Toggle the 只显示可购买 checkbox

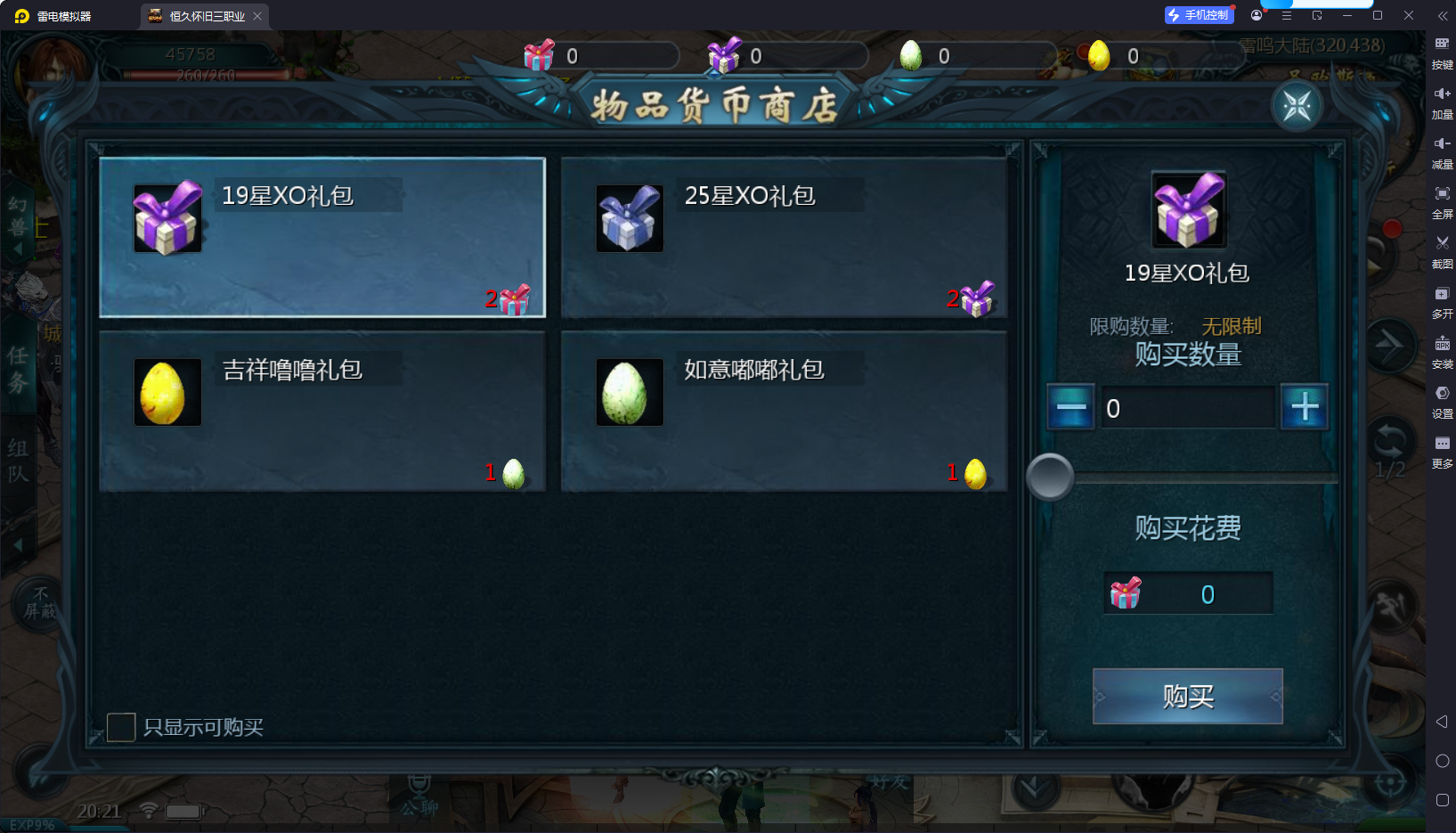tap(121, 727)
